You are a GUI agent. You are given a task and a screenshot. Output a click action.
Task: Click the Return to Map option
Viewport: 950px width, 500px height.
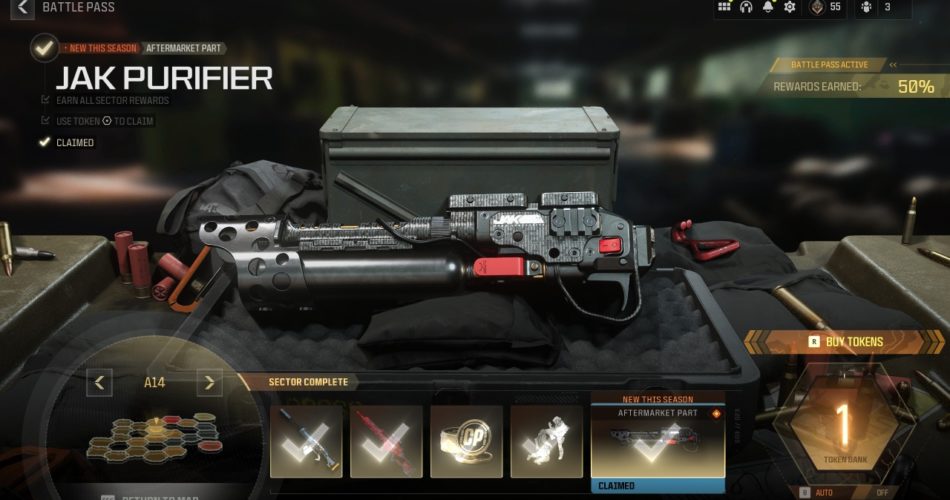150,495
